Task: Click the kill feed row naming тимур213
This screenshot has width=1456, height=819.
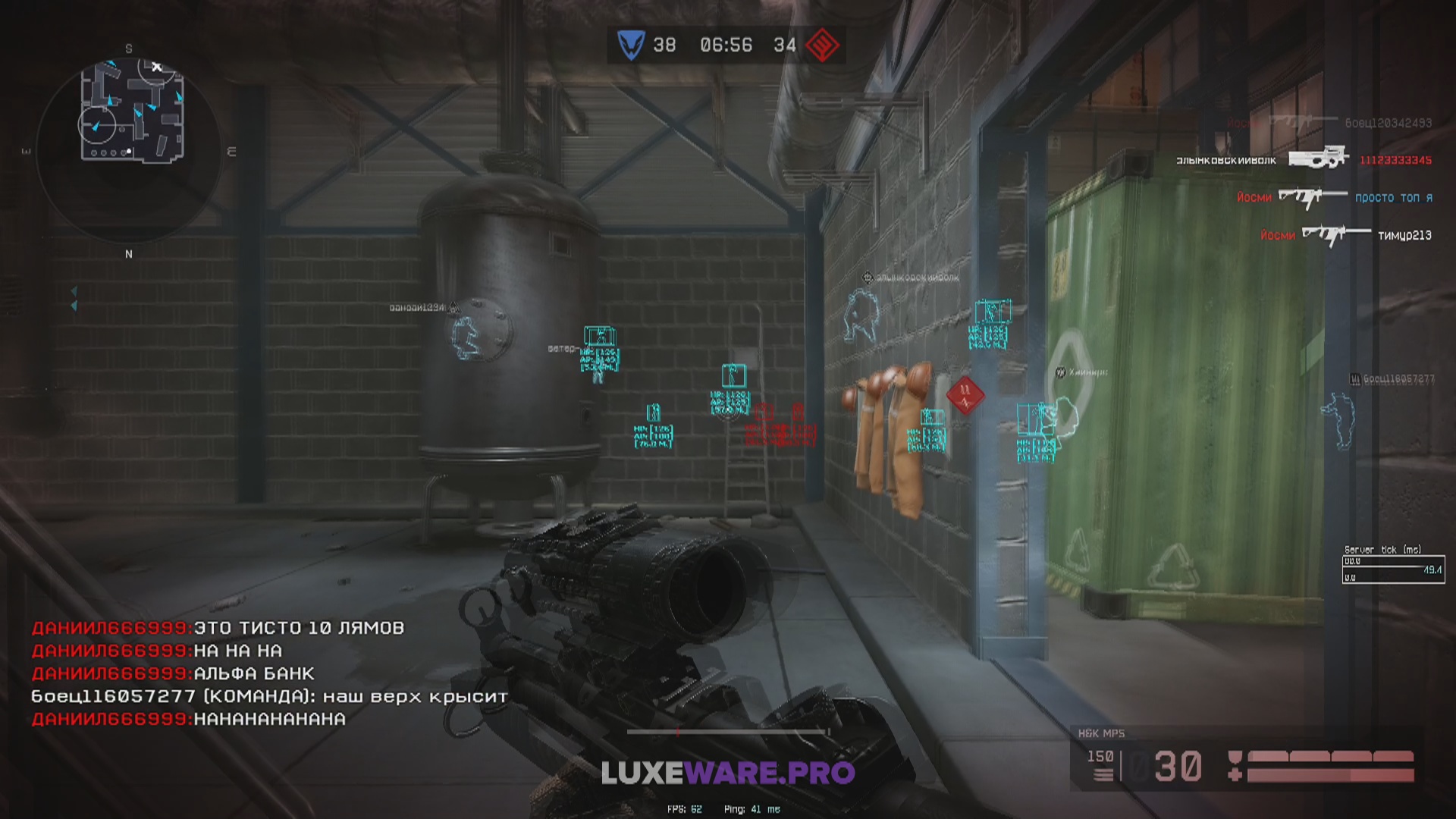Action: click(x=1345, y=235)
